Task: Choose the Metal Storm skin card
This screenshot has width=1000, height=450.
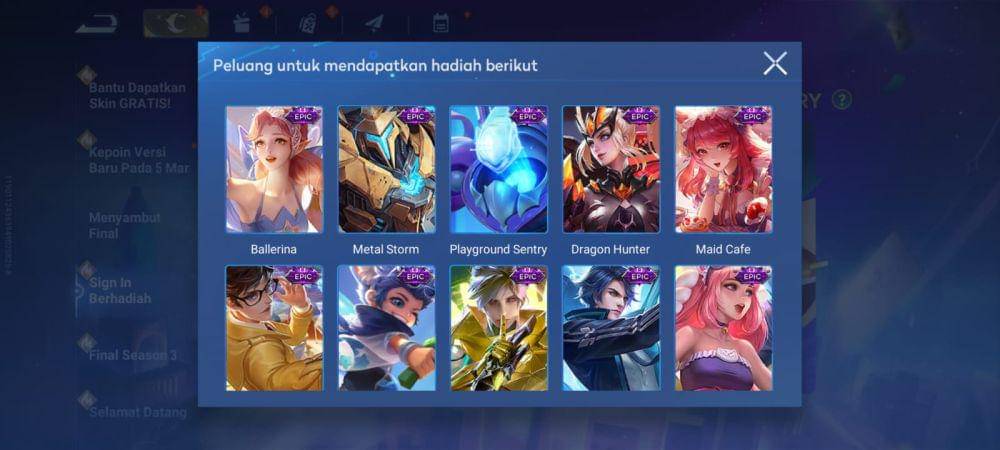Action: click(x=386, y=169)
